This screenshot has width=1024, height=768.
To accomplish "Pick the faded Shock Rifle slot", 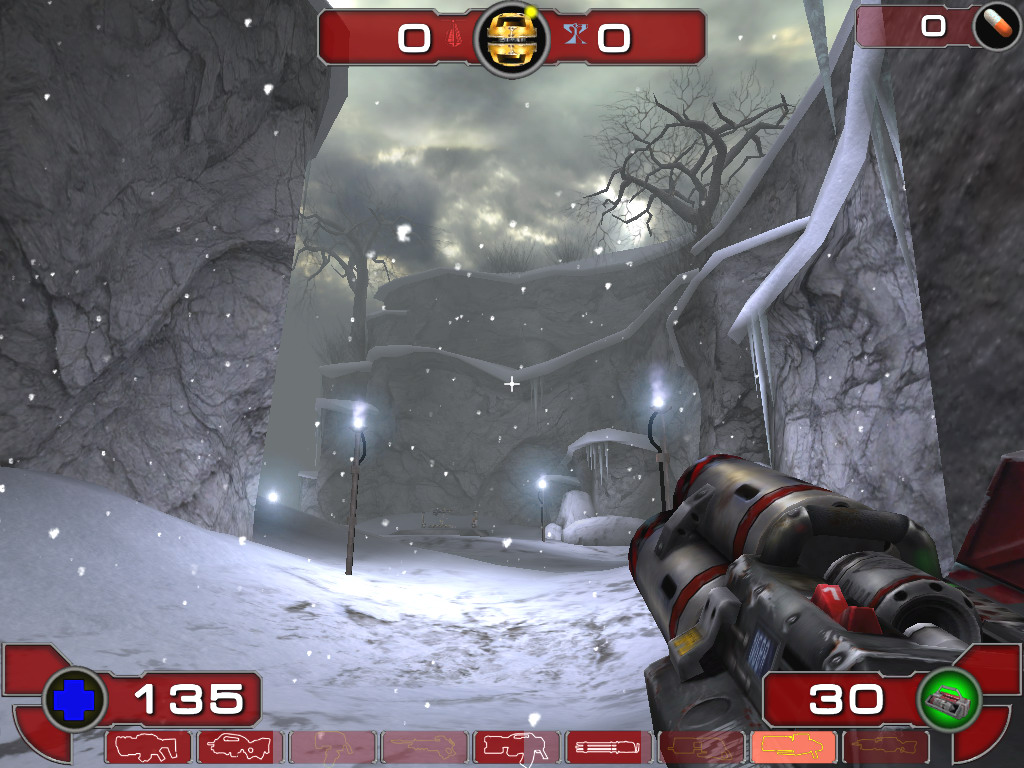I will (424, 746).
